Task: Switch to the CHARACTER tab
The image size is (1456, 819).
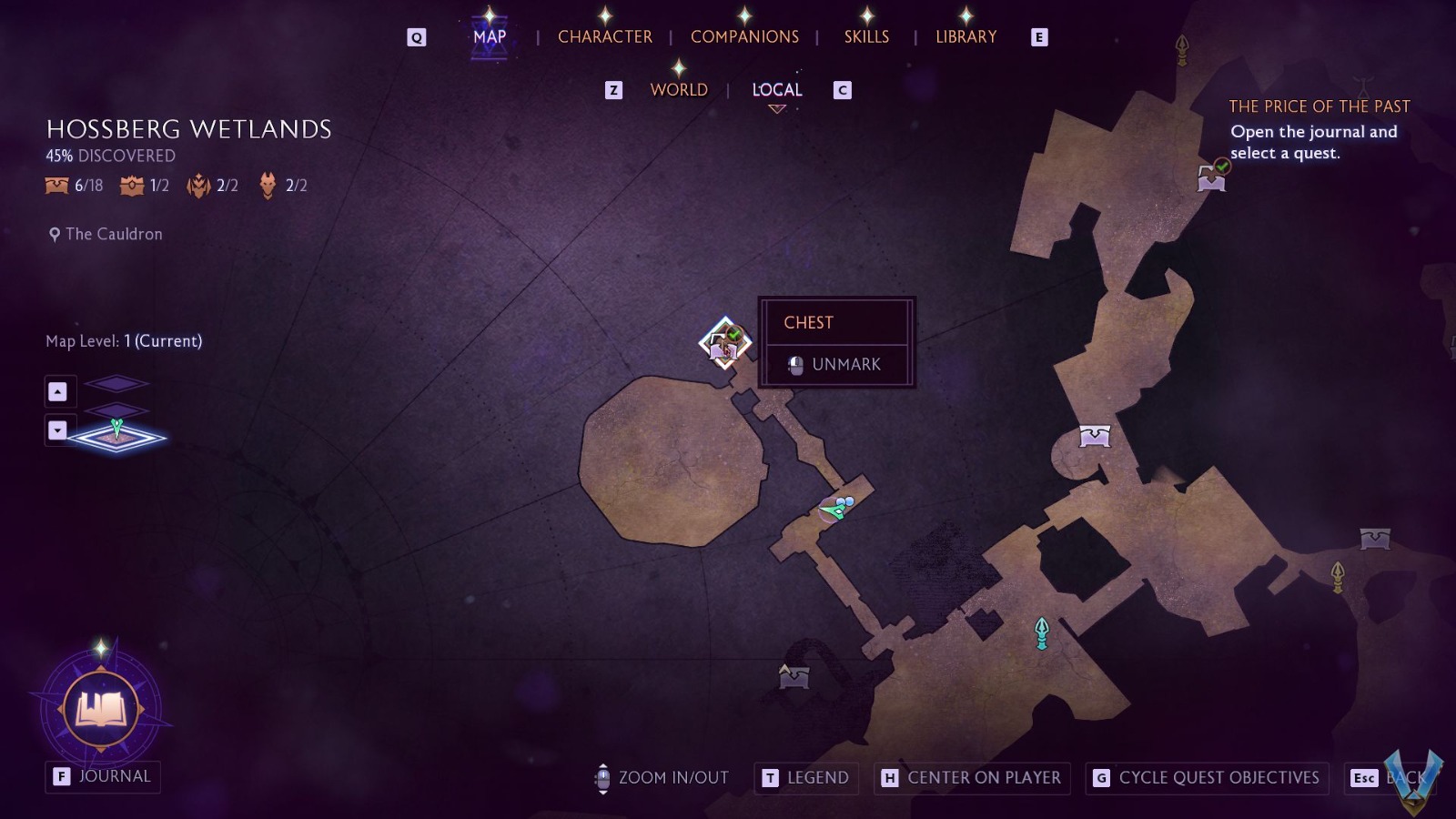Action: pos(606,36)
